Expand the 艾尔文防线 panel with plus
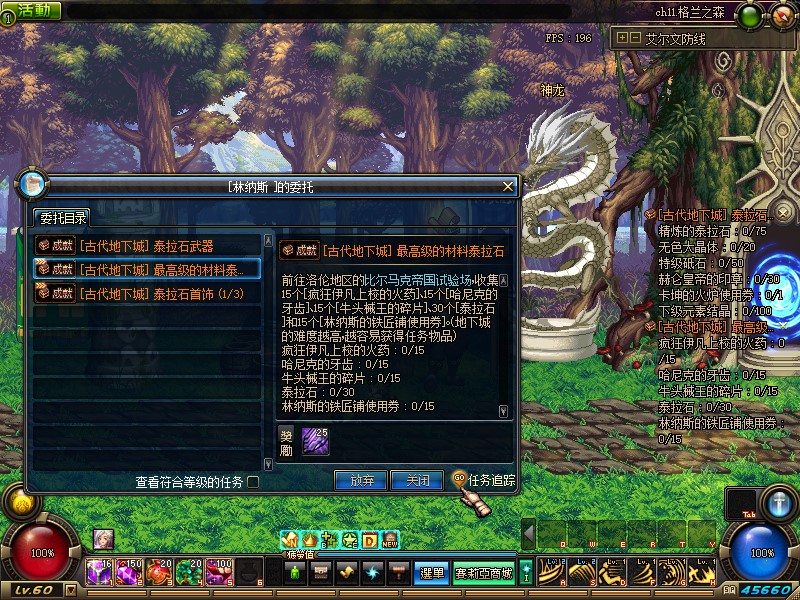This screenshot has width=800, height=600. [x=622, y=38]
